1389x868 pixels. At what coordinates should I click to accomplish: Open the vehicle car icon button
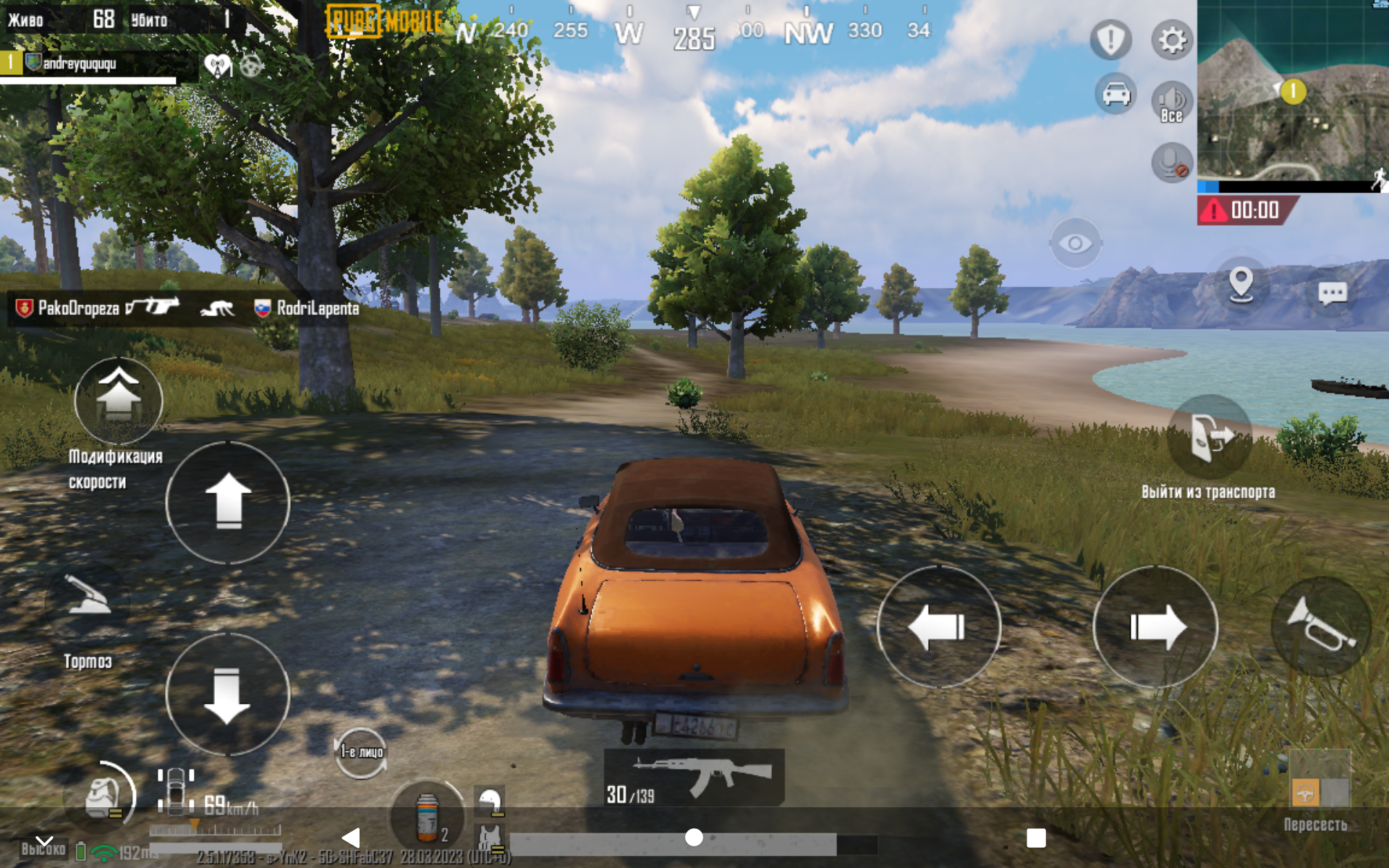click(x=1115, y=94)
